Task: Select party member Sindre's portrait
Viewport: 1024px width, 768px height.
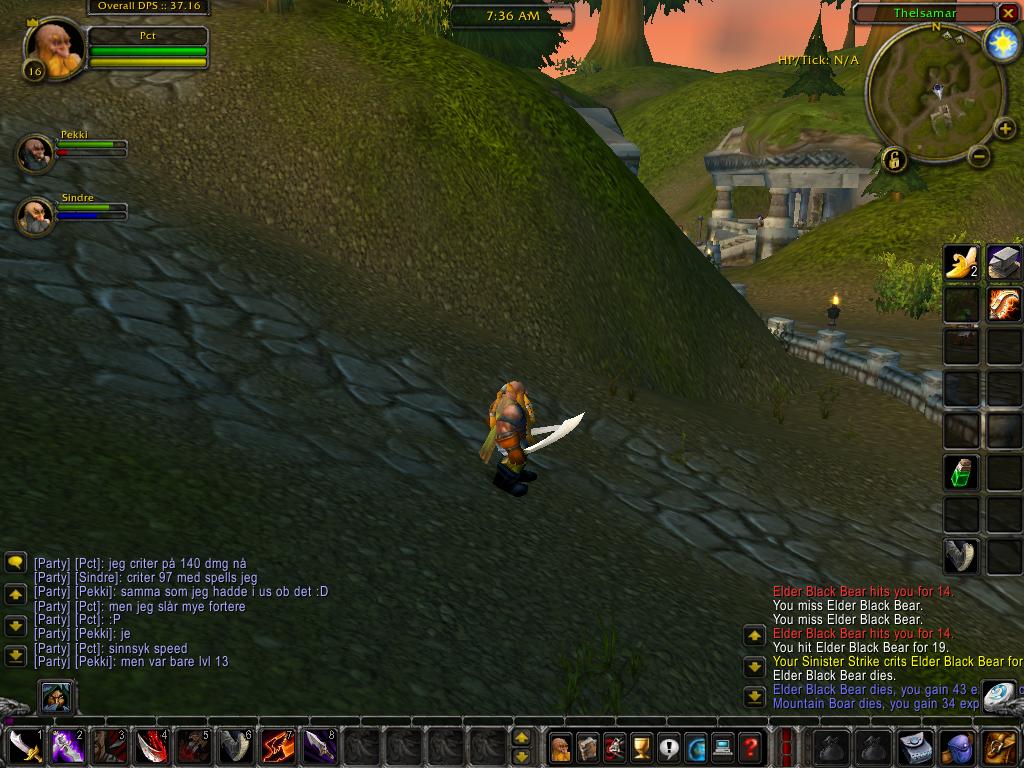Action: [36, 216]
